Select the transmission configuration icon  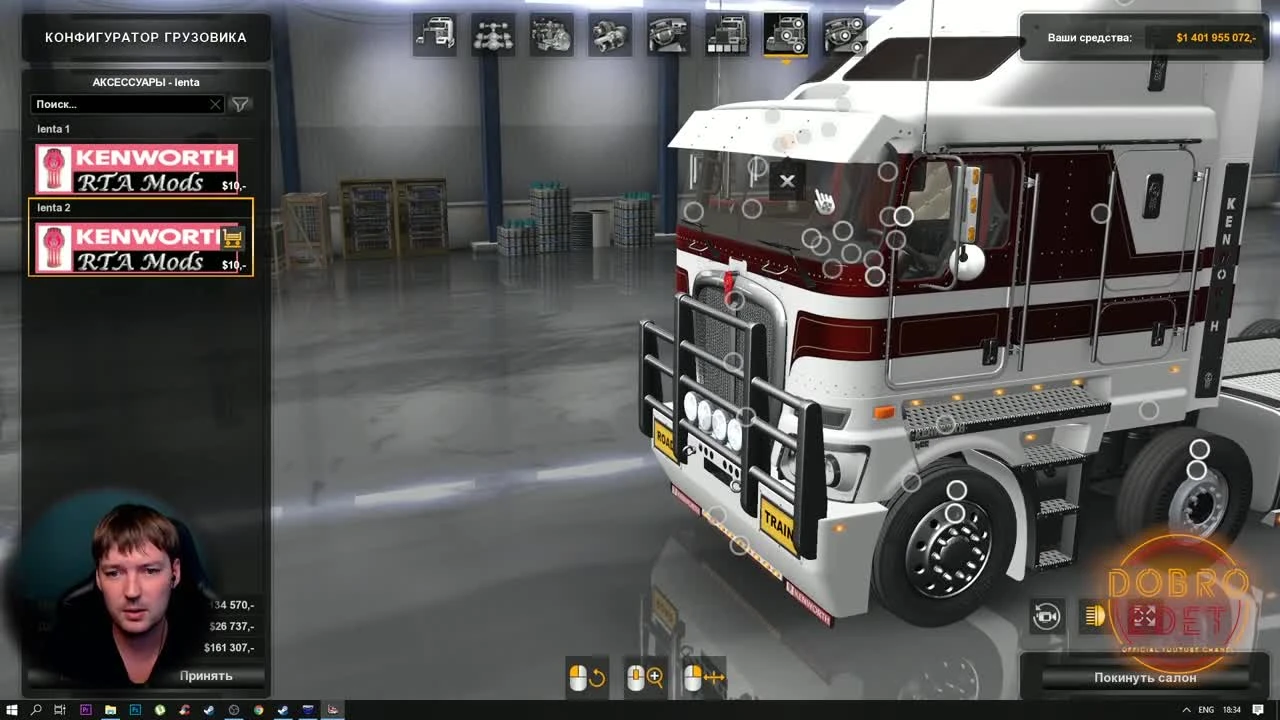click(x=608, y=35)
